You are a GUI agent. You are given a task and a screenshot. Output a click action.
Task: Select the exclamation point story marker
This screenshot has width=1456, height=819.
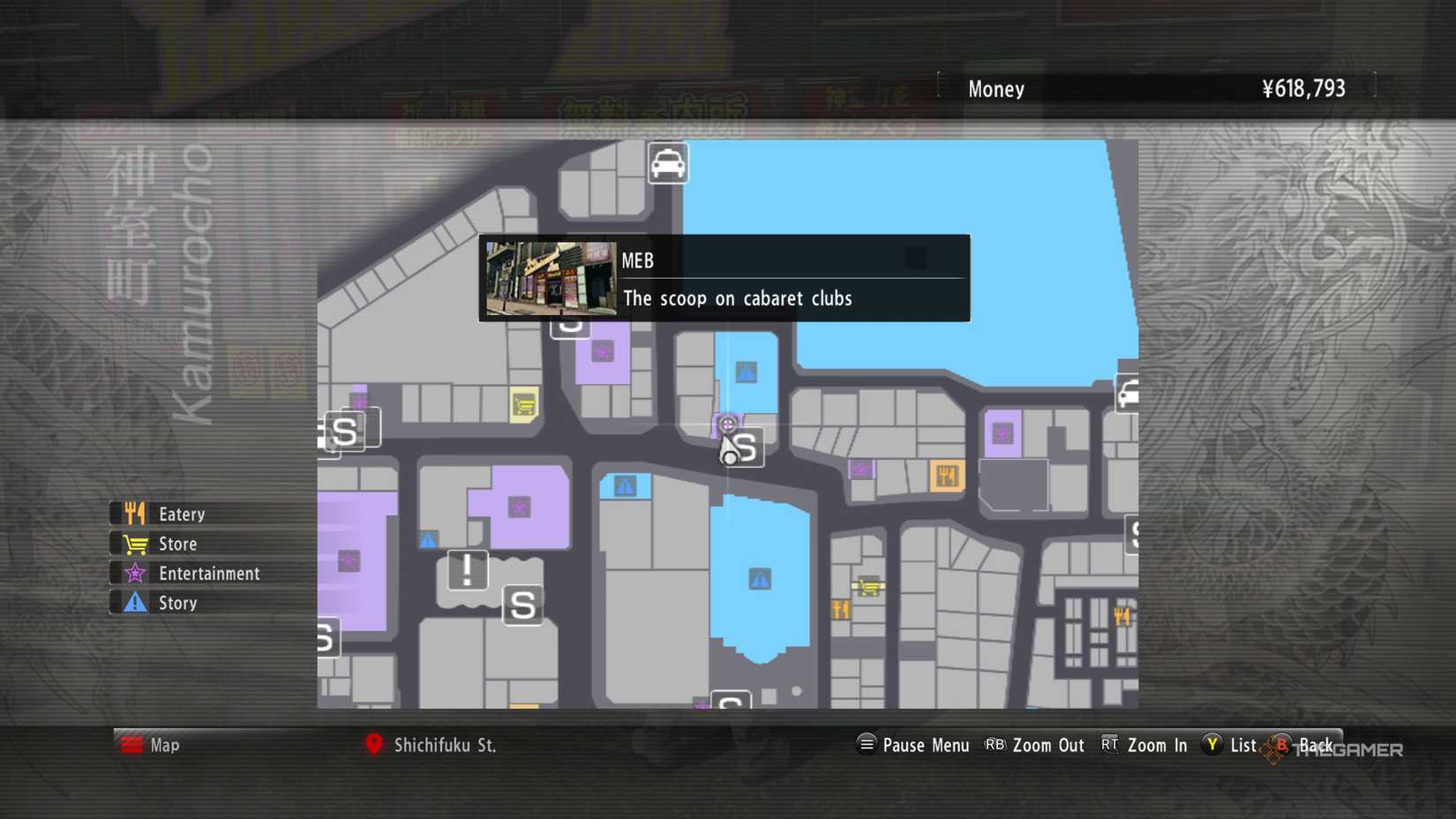pos(469,570)
